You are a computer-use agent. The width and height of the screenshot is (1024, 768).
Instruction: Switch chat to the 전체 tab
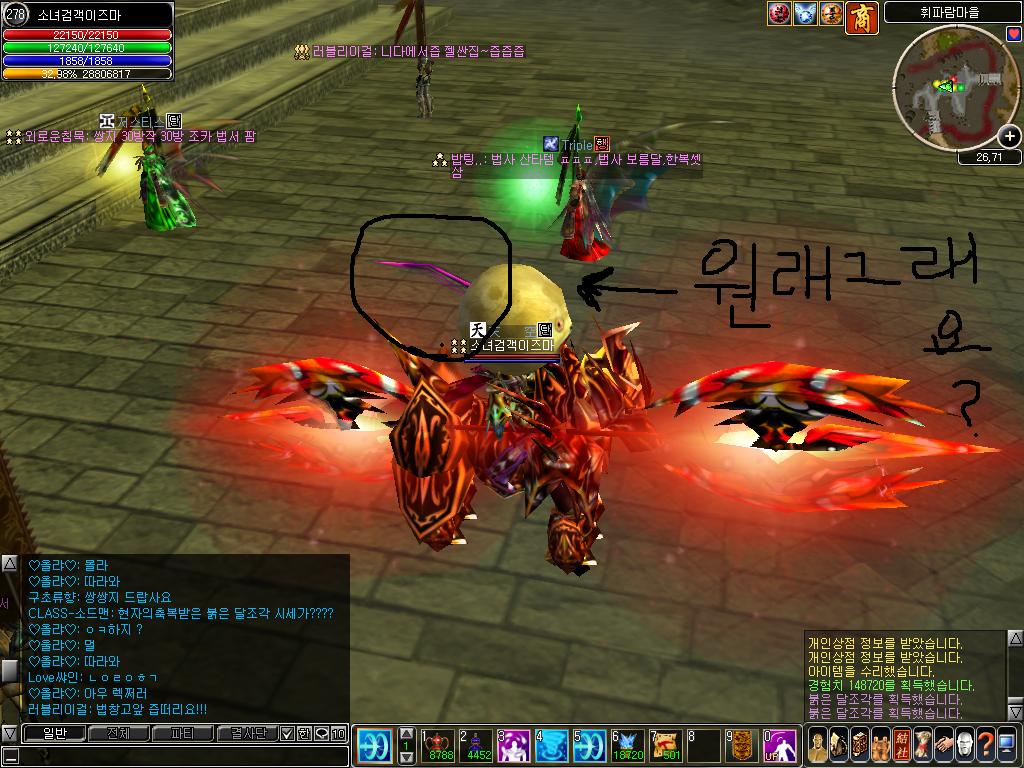coord(118,733)
